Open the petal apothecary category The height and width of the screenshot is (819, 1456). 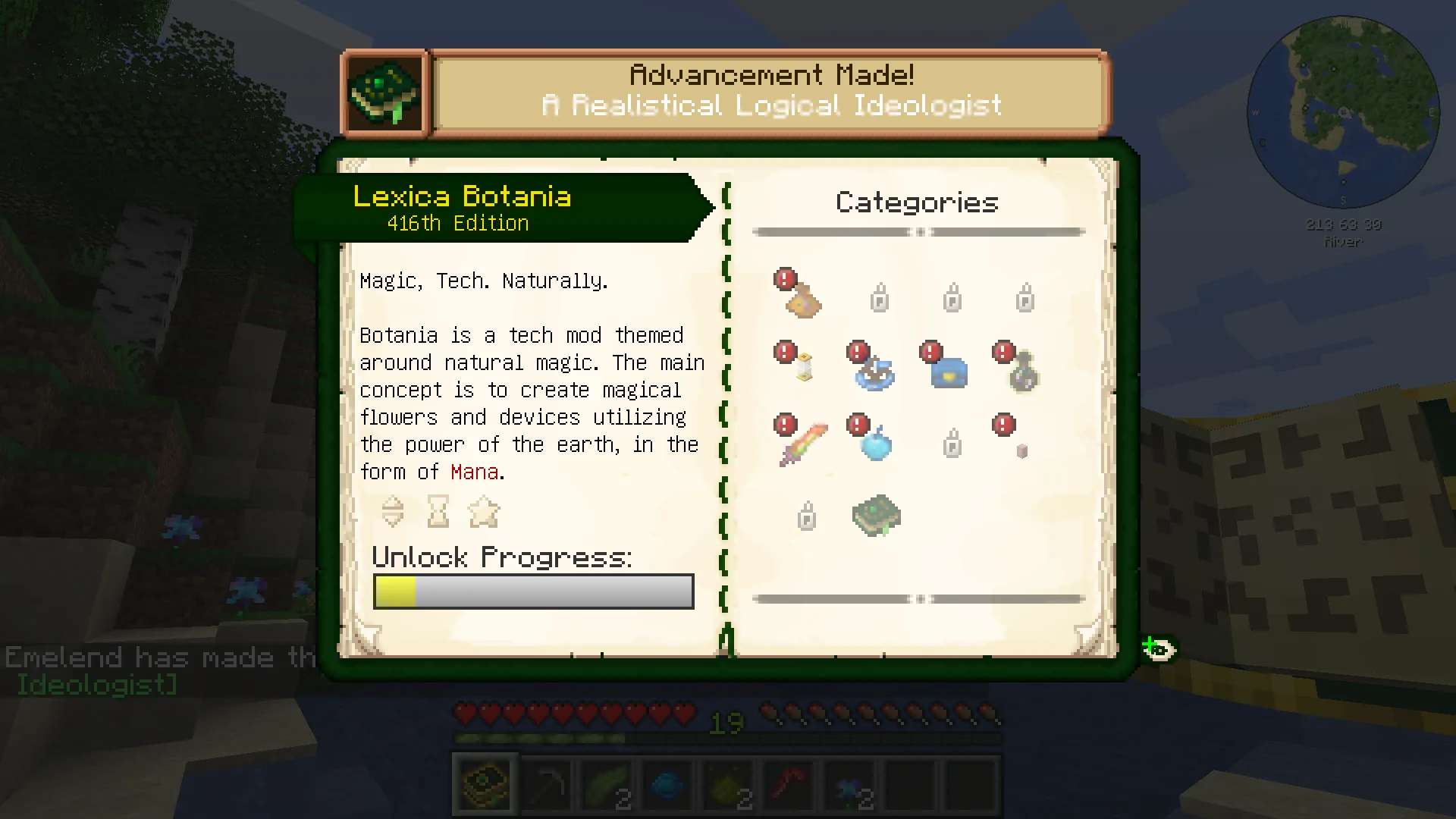pos(872,372)
